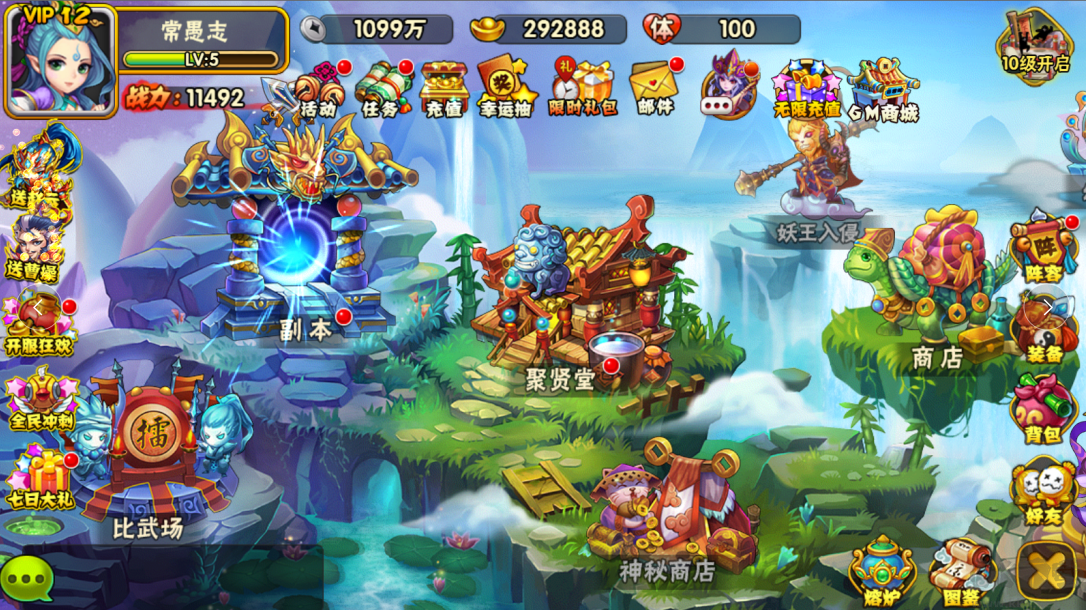Open the 图鉴 codex scroll
This screenshot has width=1086, height=610.
[960, 572]
